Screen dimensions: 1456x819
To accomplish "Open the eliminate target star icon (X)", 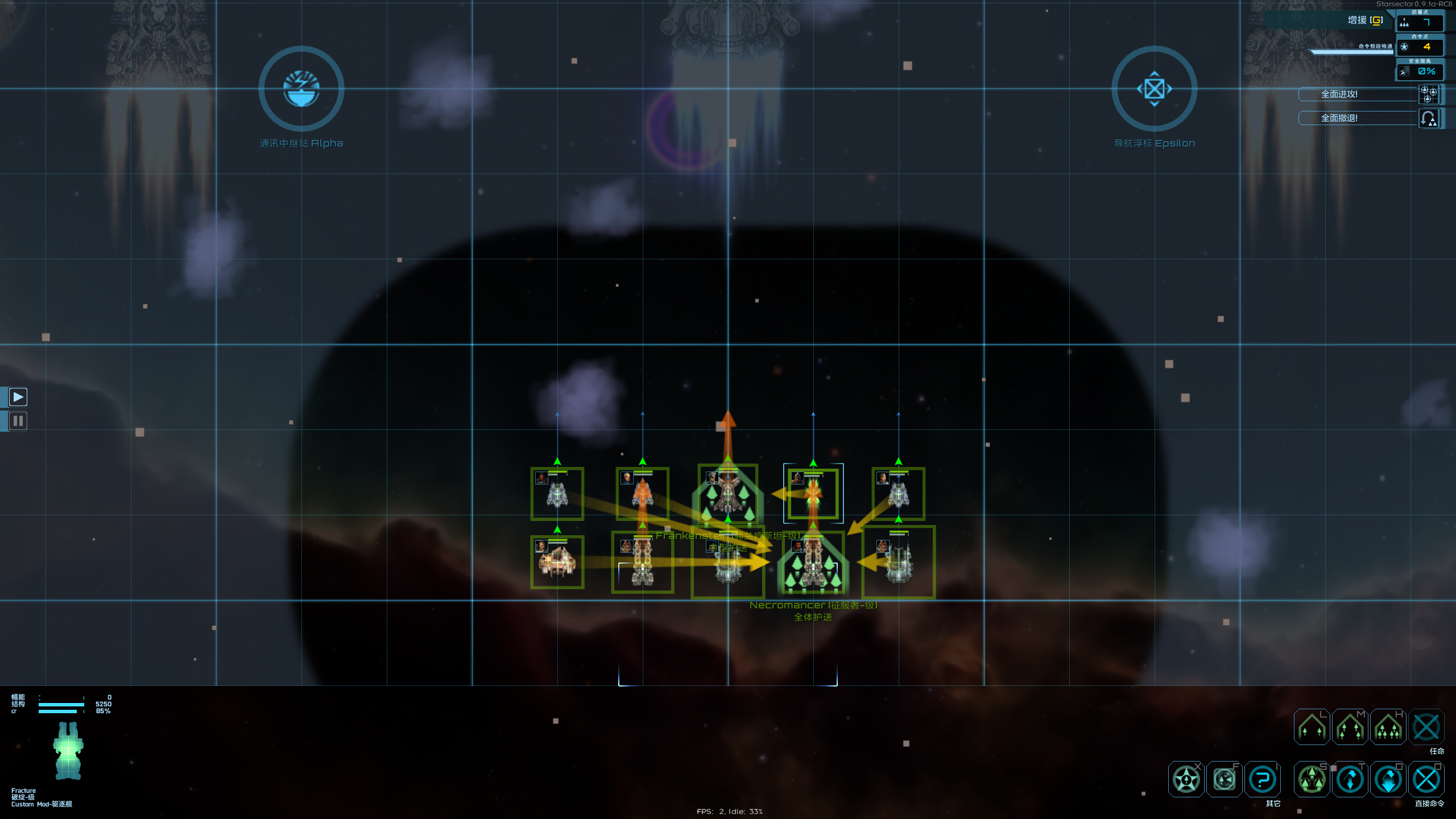I will point(1186,779).
